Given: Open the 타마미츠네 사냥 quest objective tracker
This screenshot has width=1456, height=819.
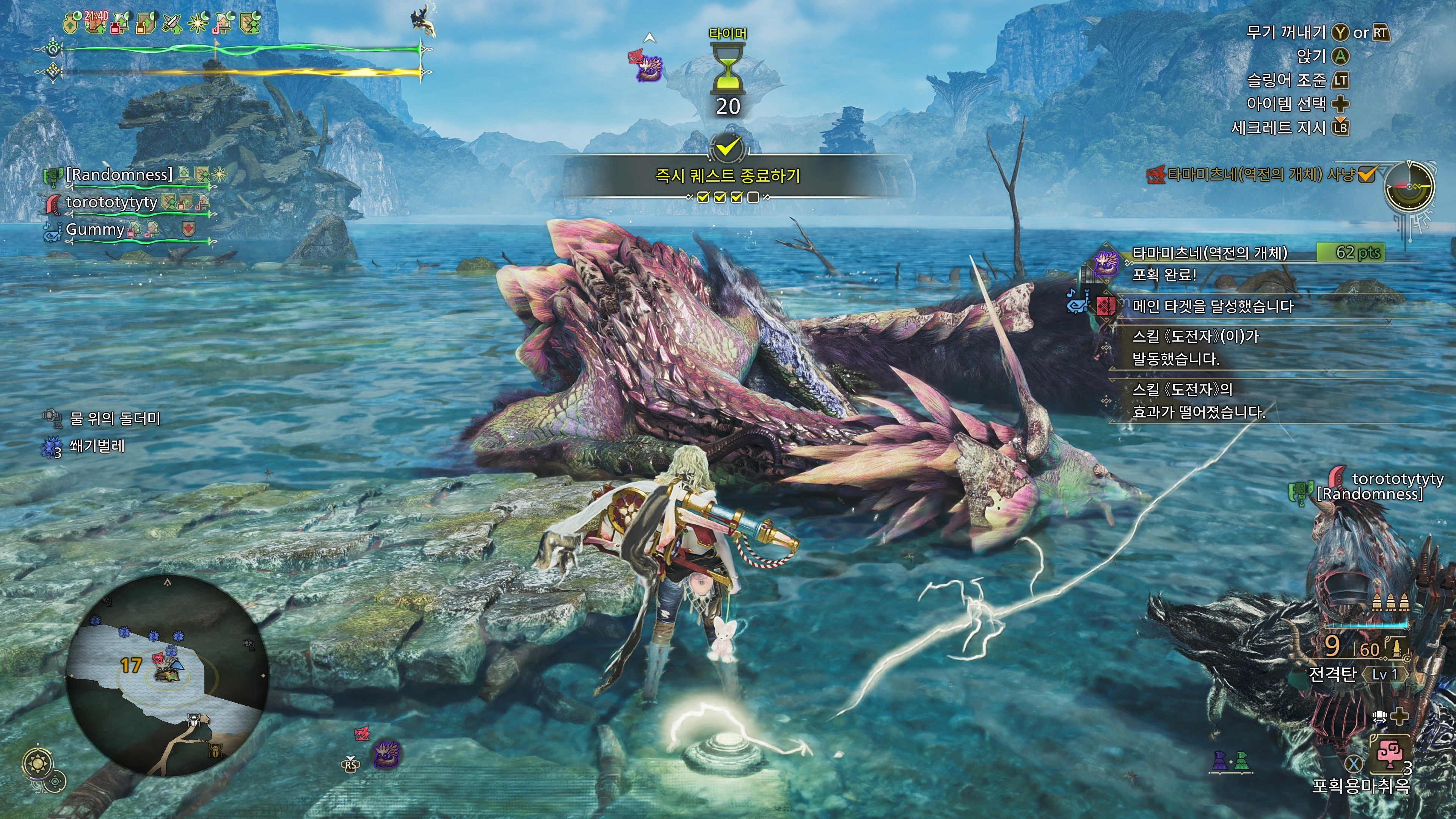Looking at the screenshot, I should (1260, 175).
